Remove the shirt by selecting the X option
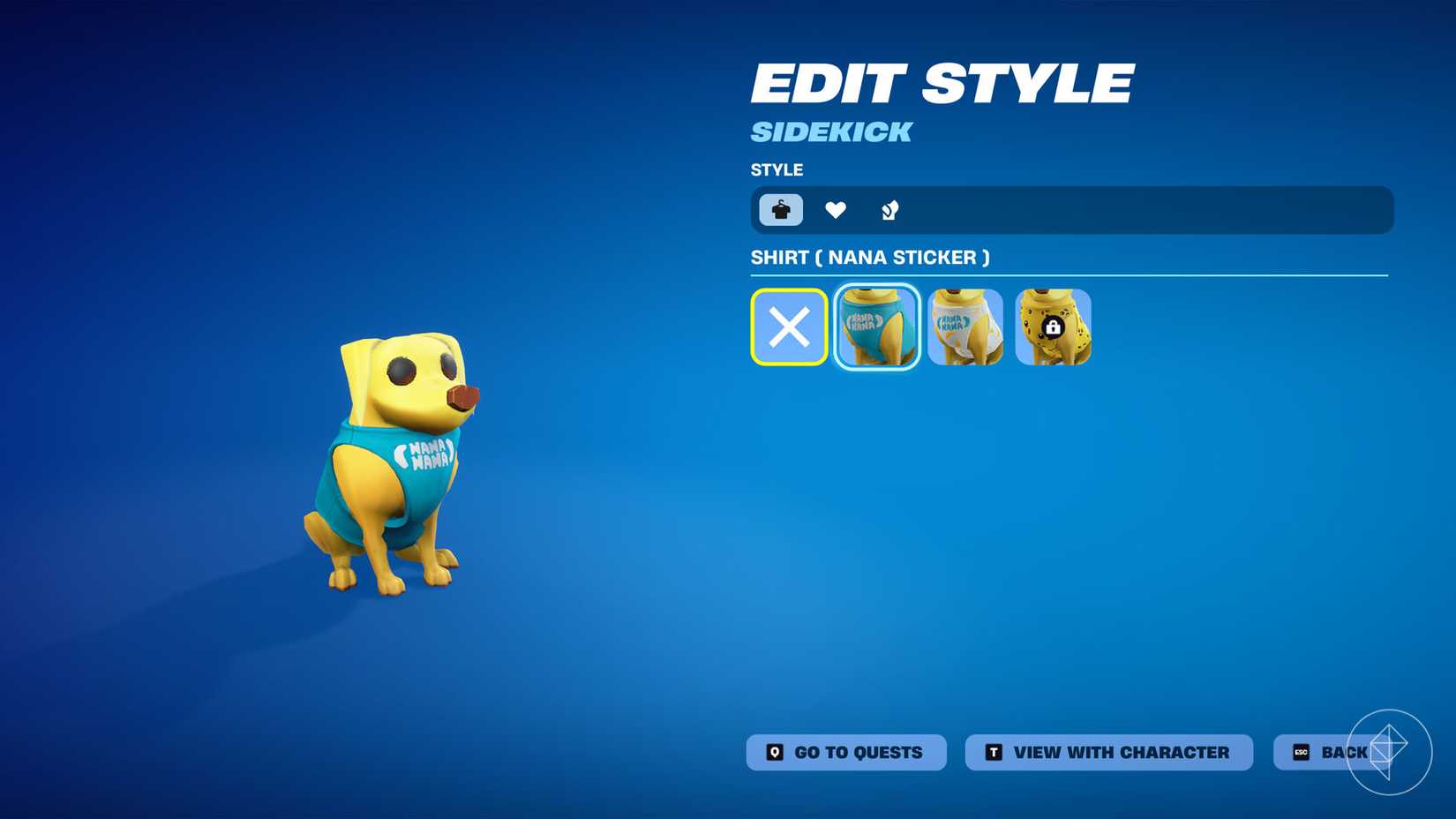Image resolution: width=1456 pixels, height=819 pixels. [789, 327]
